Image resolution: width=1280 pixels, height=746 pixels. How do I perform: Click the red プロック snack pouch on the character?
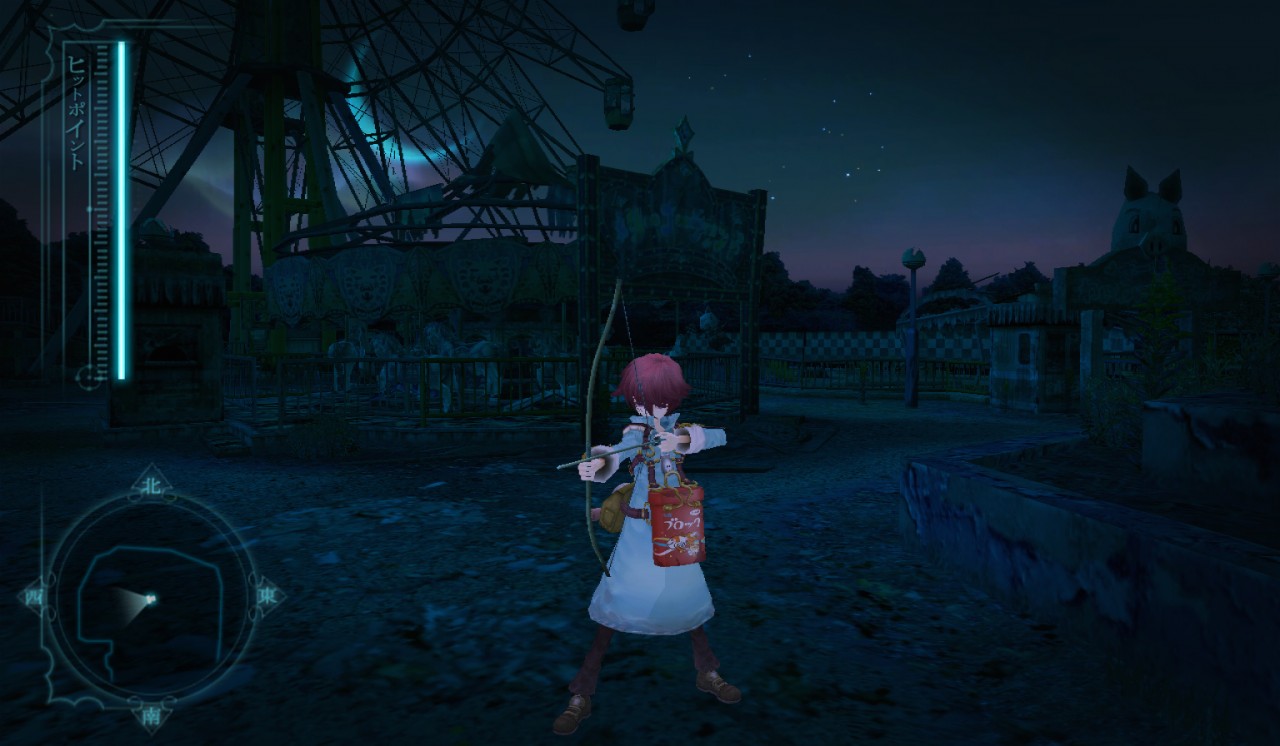[680, 525]
